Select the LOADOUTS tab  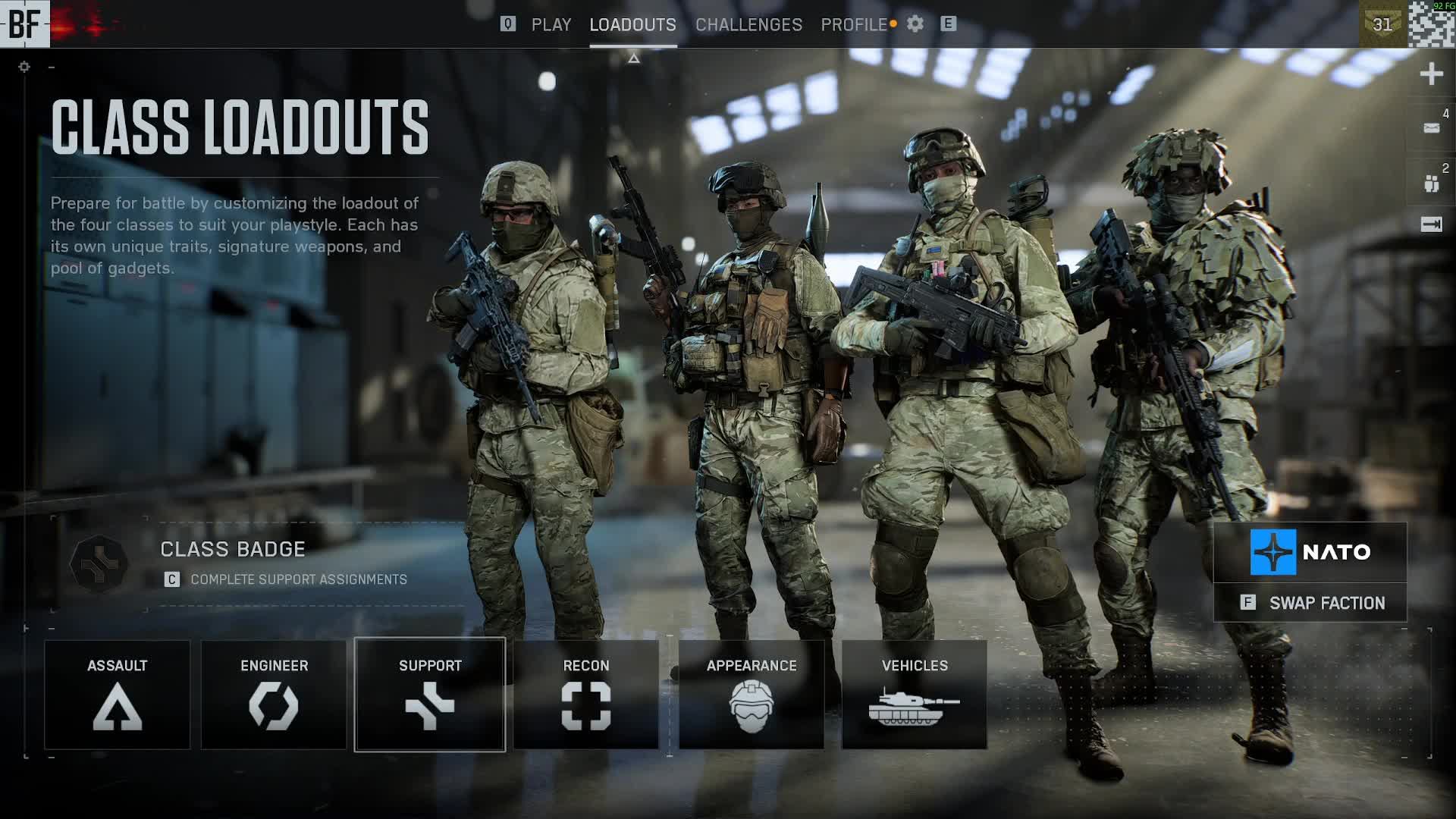click(632, 24)
